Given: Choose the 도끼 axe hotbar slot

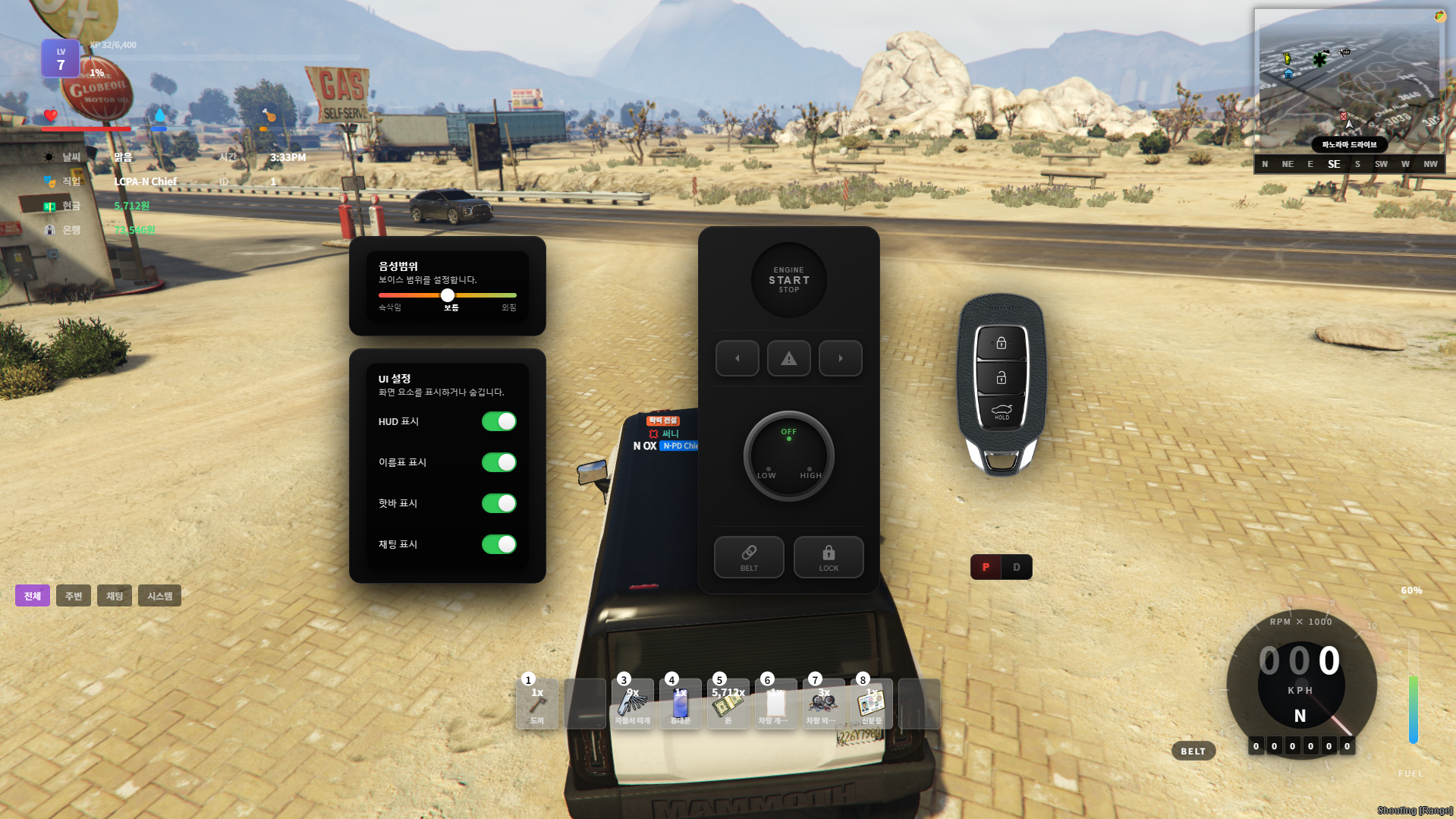Looking at the screenshot, I should 537,704.
